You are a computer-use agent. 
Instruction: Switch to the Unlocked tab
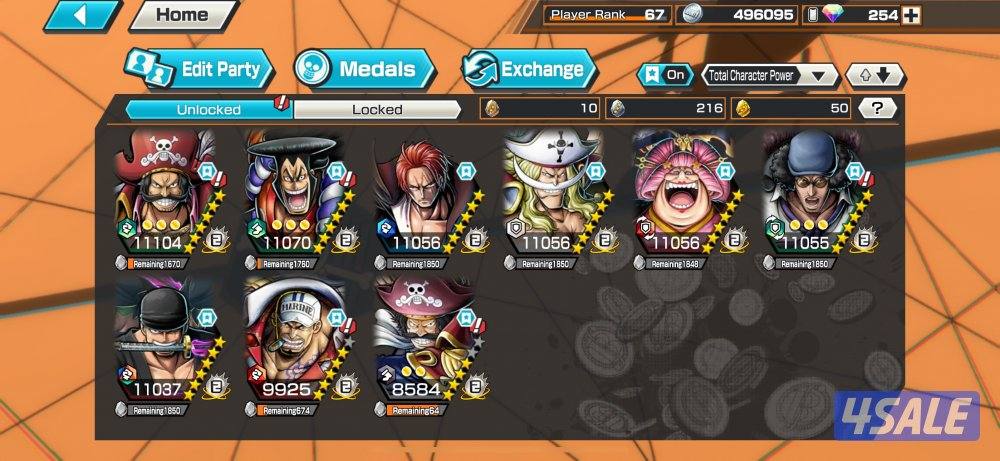pyautogui.click(x=208, y=109)
